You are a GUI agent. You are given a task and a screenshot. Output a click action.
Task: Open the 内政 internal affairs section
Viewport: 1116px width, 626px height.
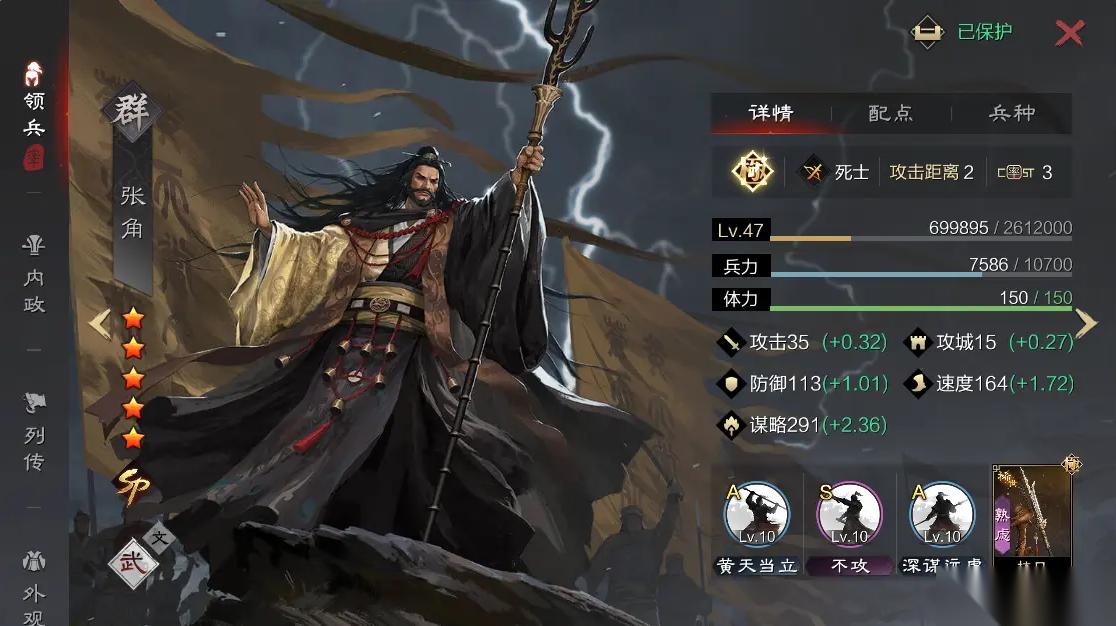(x=35, y=275)
